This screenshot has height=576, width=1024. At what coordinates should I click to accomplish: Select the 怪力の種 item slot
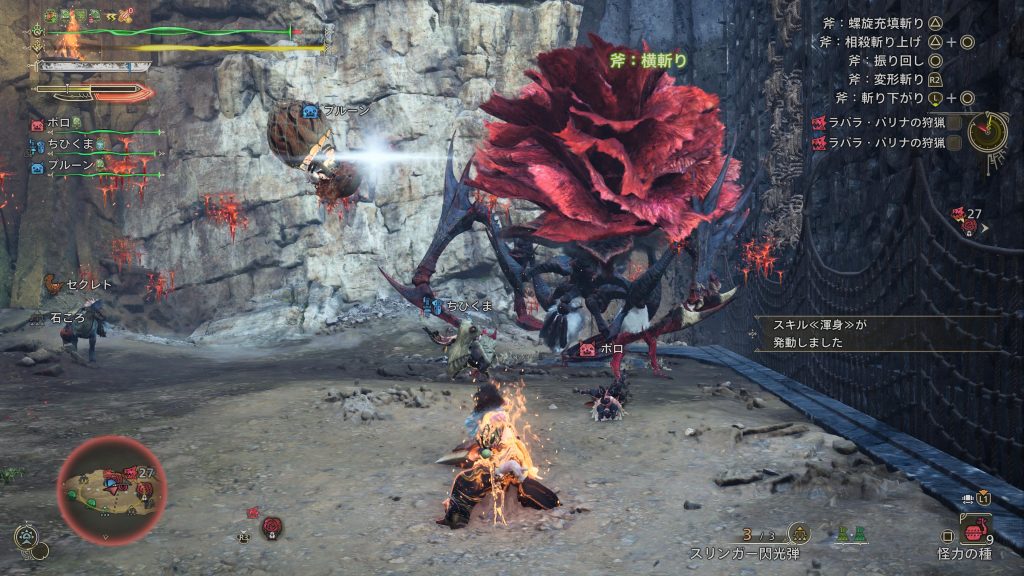[x=974, y=528]
